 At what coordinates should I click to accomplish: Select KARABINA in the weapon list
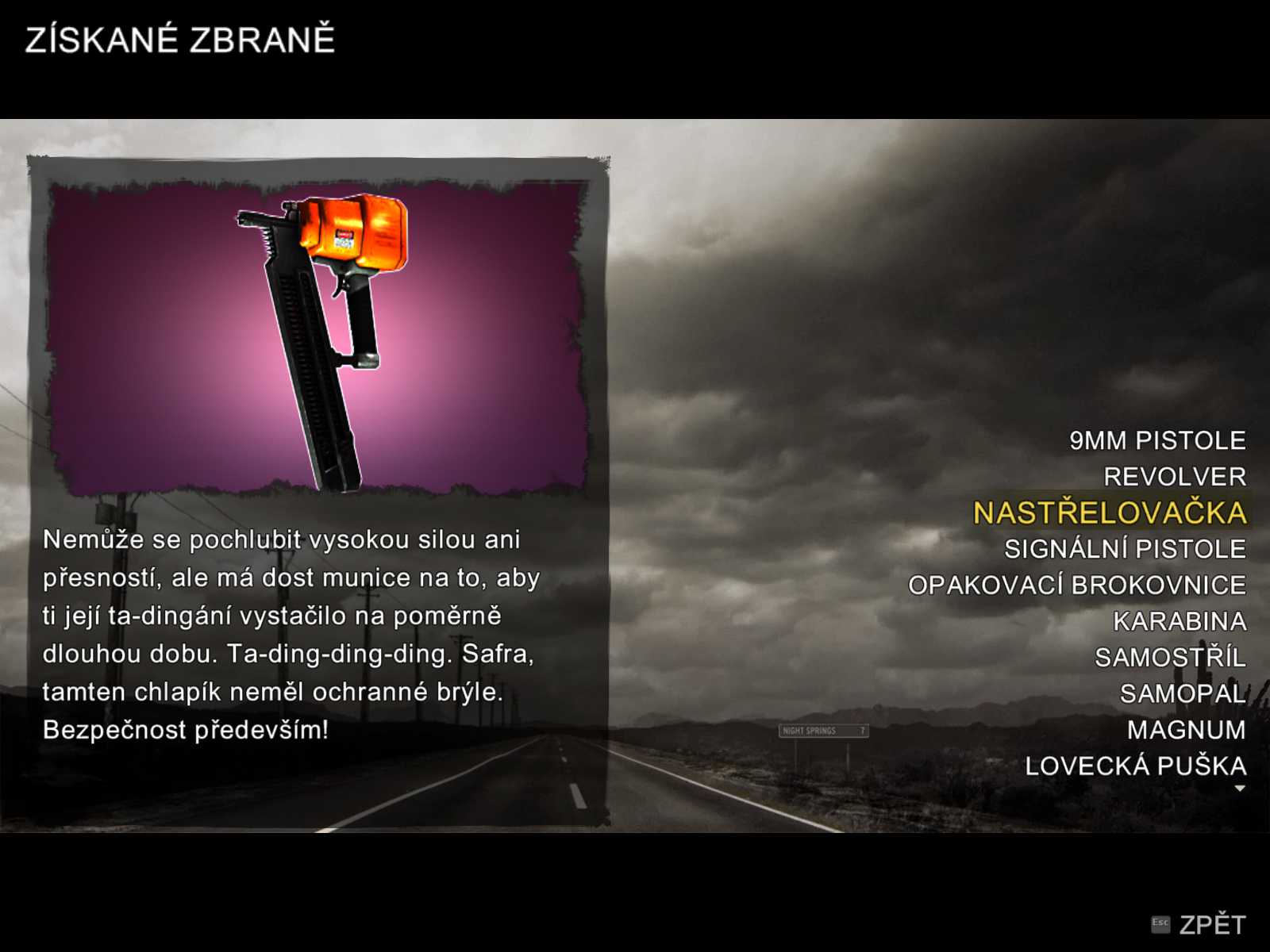pyautogui.click(x=1179, y=621)
